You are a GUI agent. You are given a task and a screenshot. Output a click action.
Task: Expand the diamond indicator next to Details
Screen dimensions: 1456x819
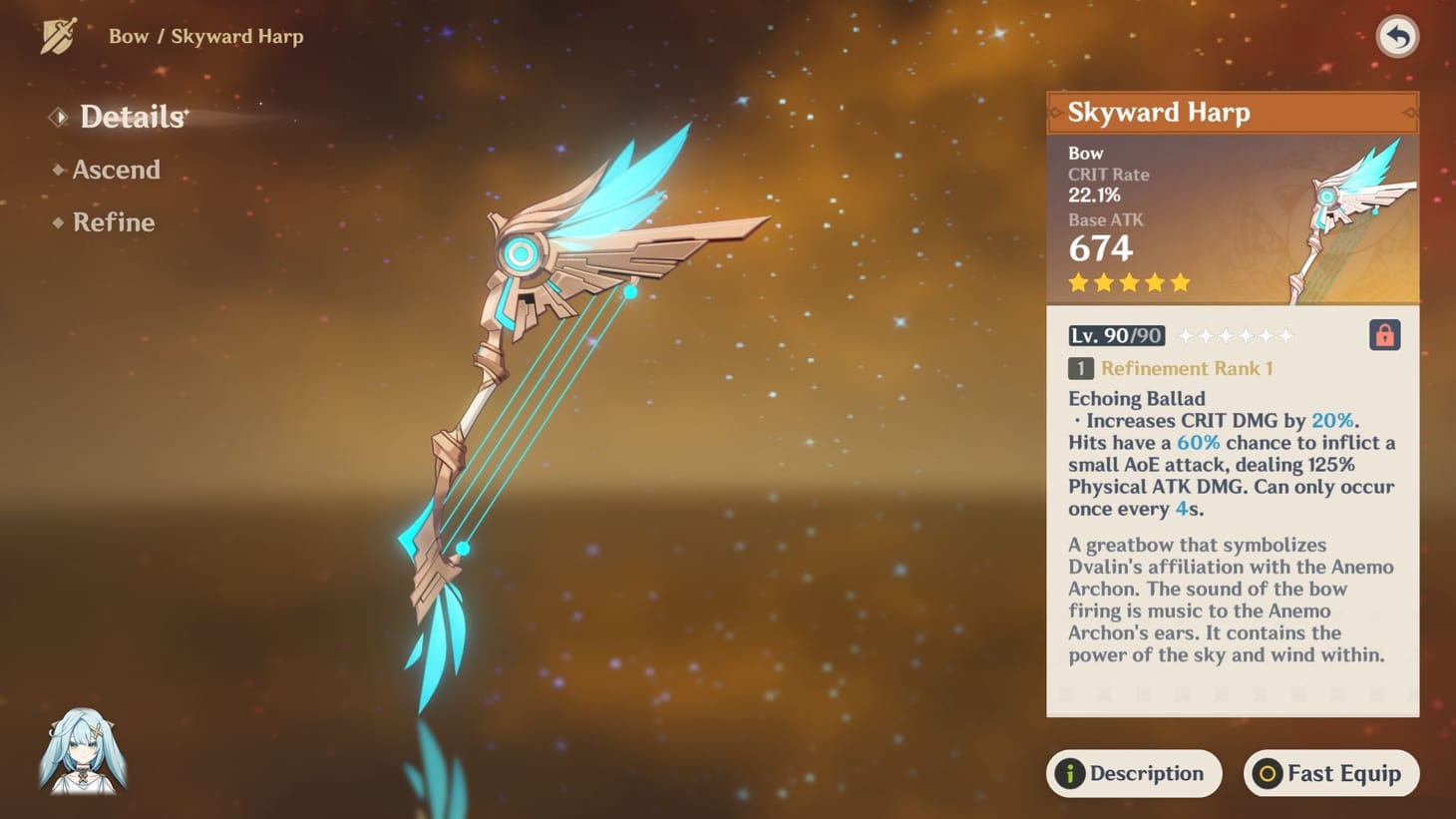click(58, 117)
